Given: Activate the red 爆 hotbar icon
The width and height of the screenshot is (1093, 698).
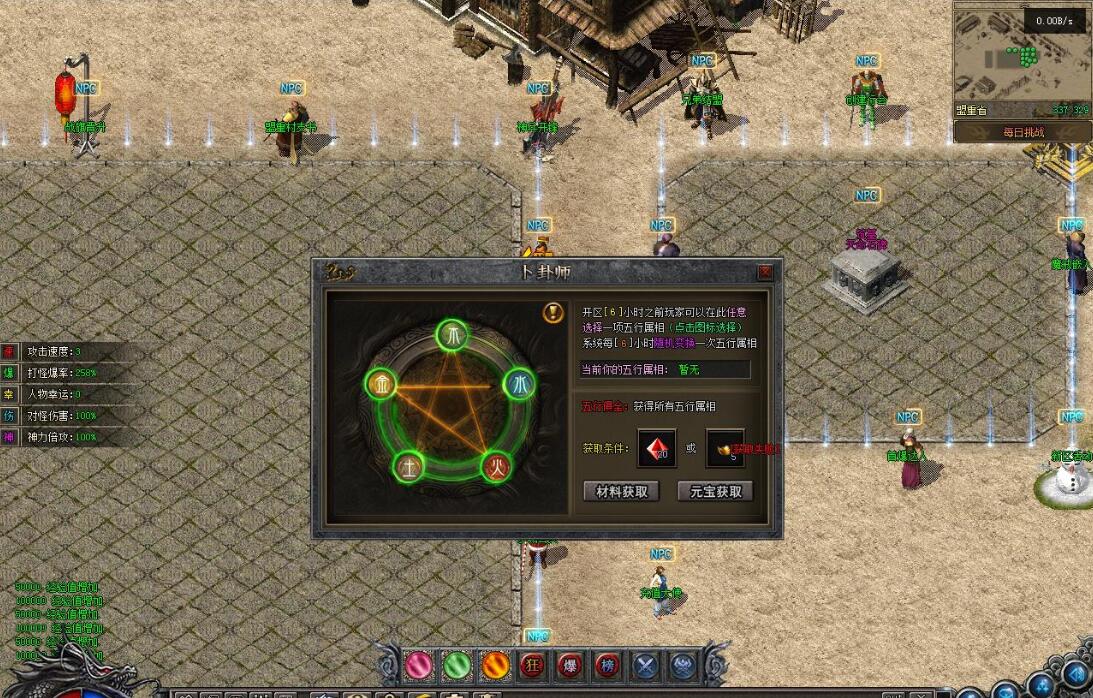Looking at the screenshot, I should 570,664.
